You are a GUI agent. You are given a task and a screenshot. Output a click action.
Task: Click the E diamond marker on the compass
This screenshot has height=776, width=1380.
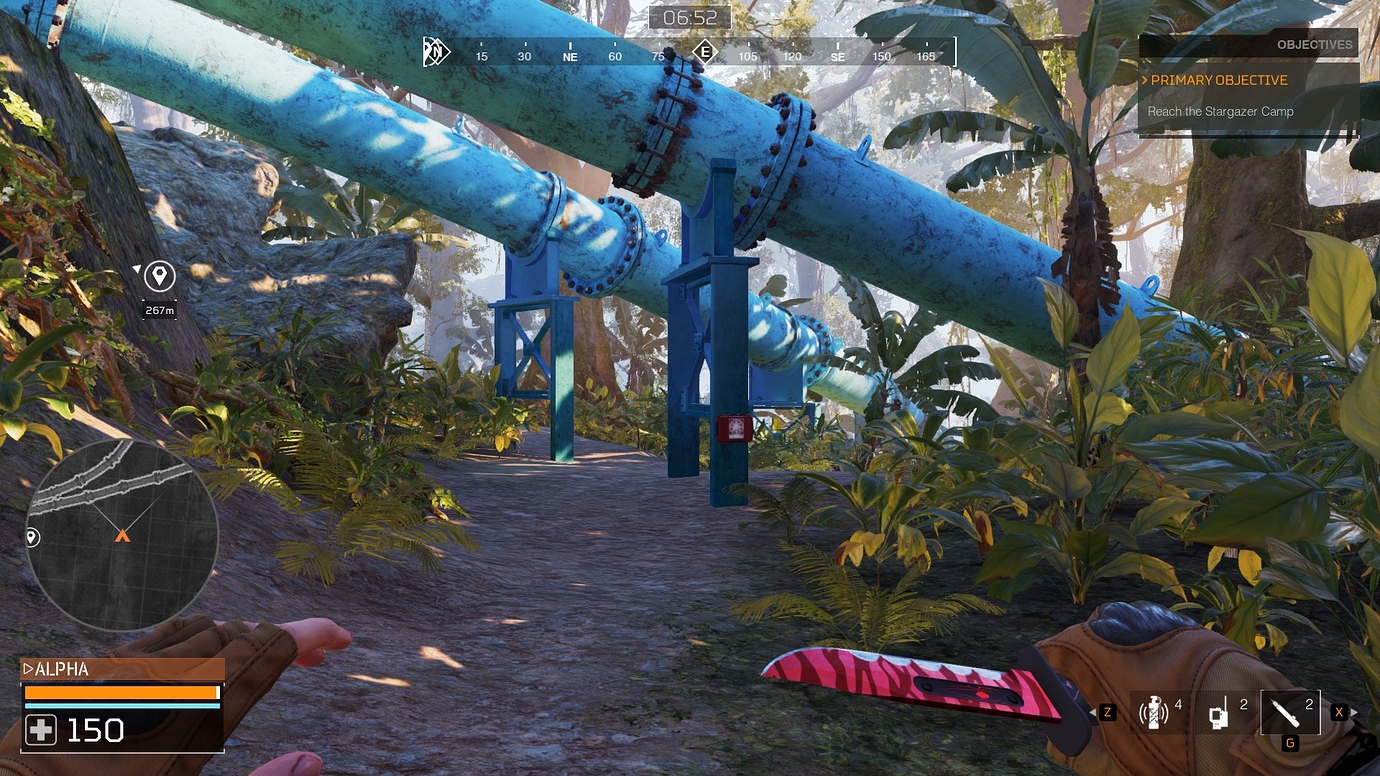tap(705, 51)
